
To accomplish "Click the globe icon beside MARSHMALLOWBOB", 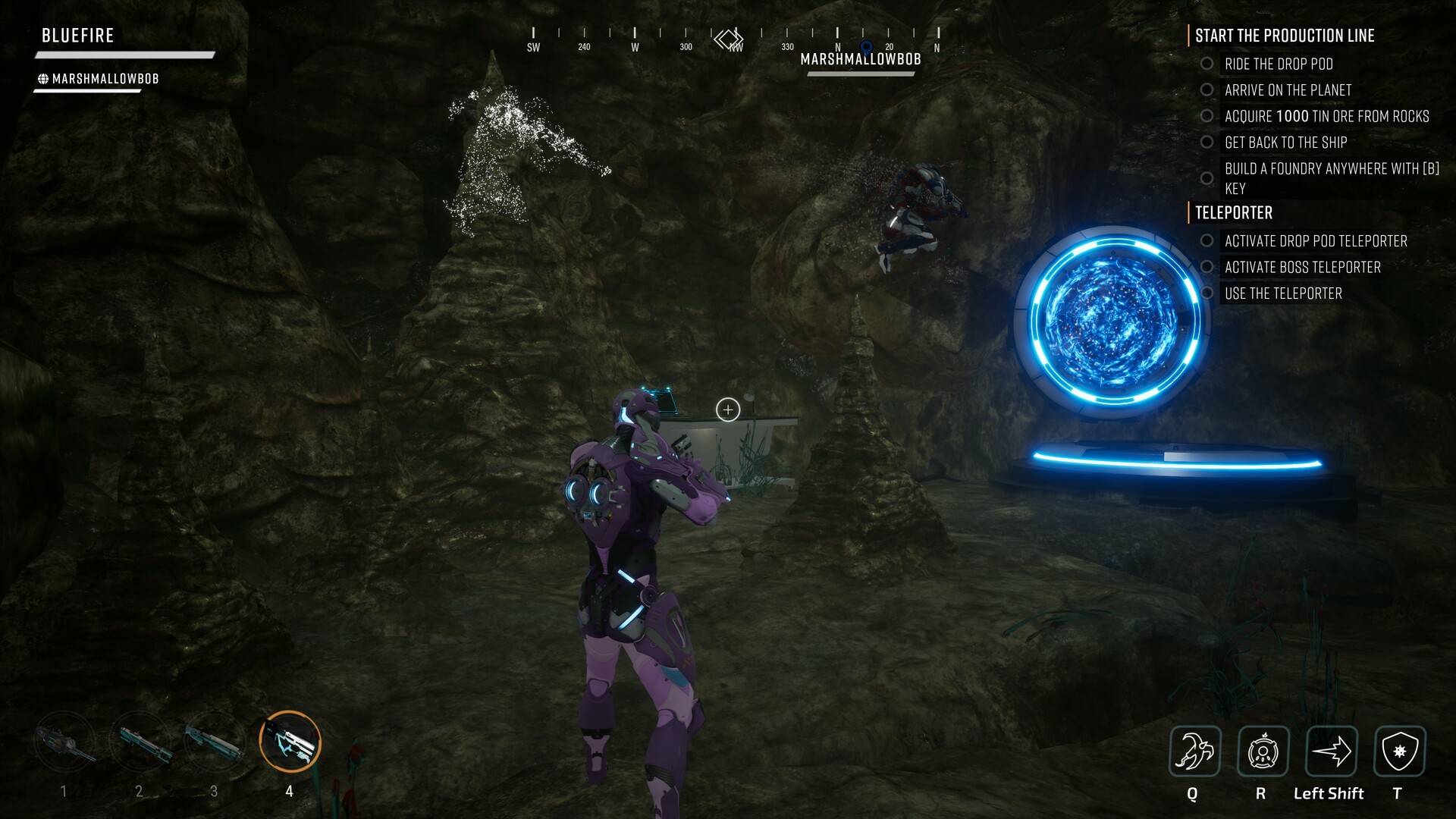I will pos(42,77).
